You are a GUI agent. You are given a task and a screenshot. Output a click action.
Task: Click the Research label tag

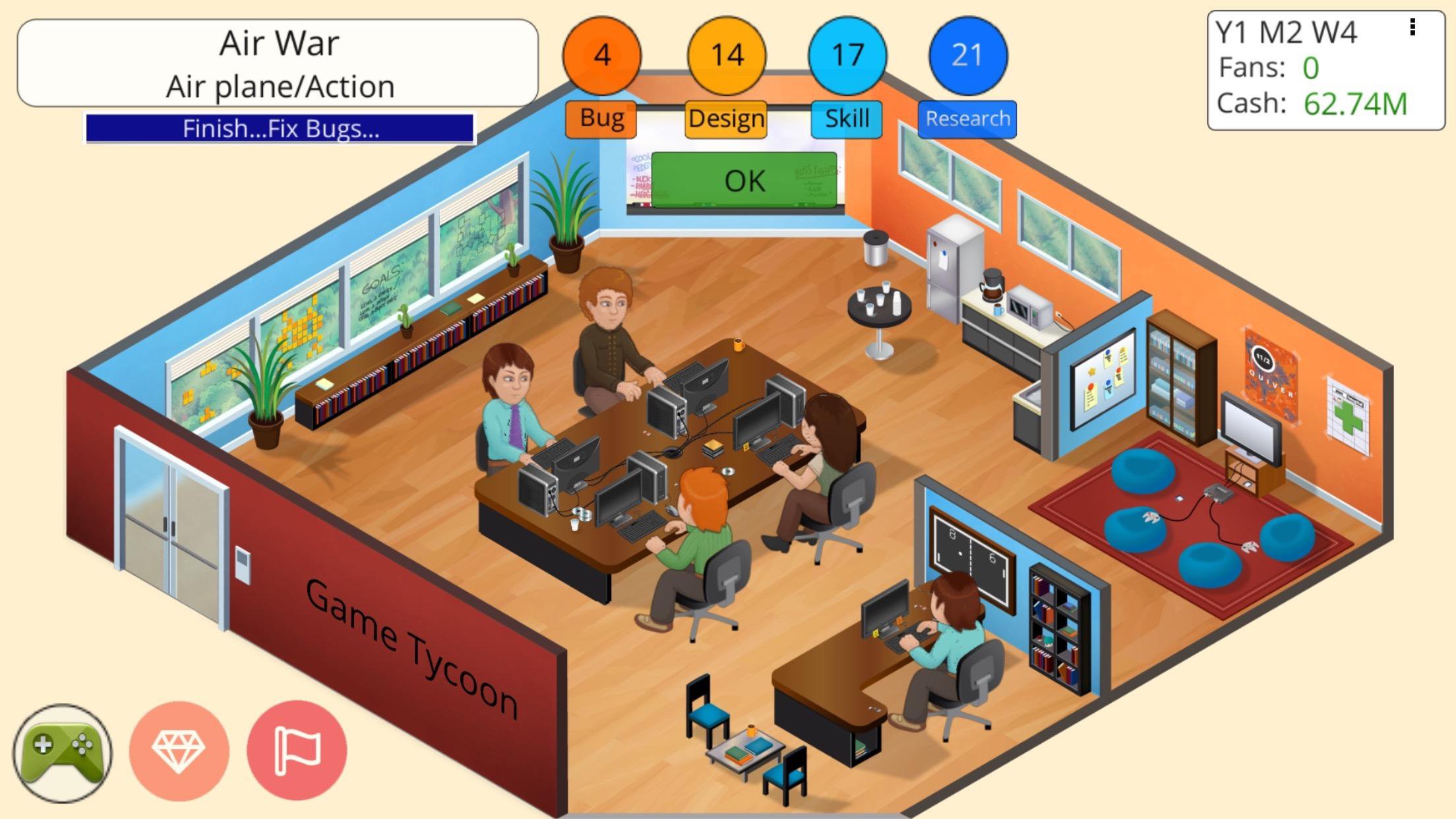click(x=967, y=119)
